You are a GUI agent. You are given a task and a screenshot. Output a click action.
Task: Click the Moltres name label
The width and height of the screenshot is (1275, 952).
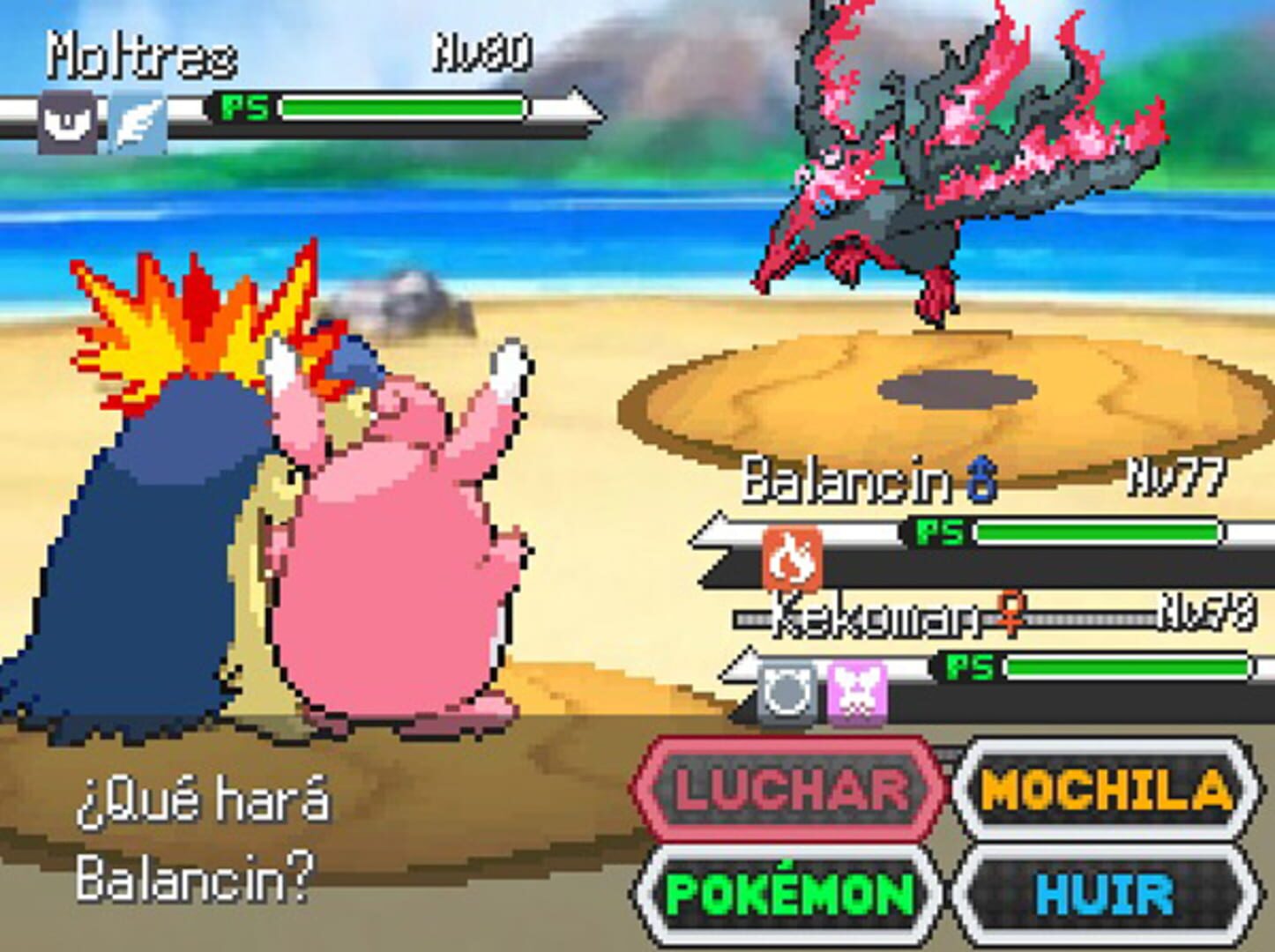point(141,55)
